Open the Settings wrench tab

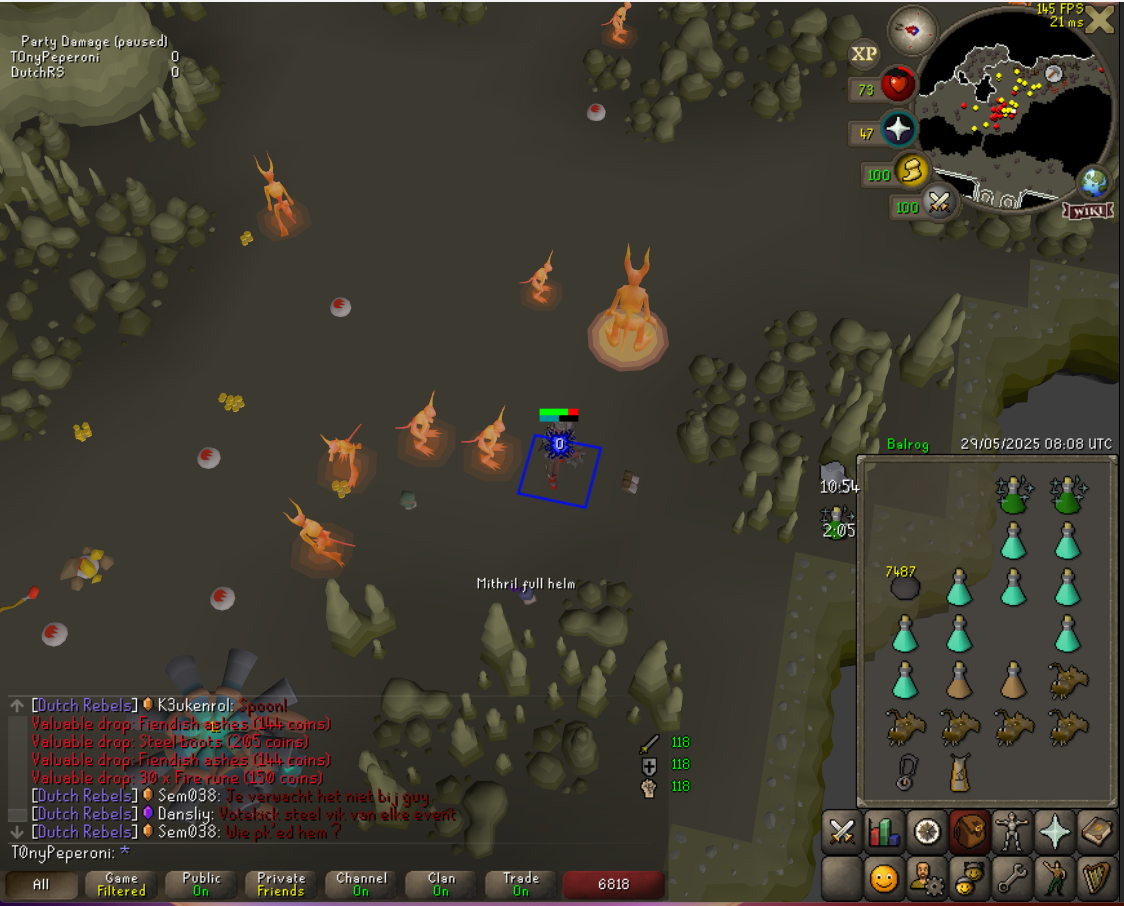(x=1012, y=879)
